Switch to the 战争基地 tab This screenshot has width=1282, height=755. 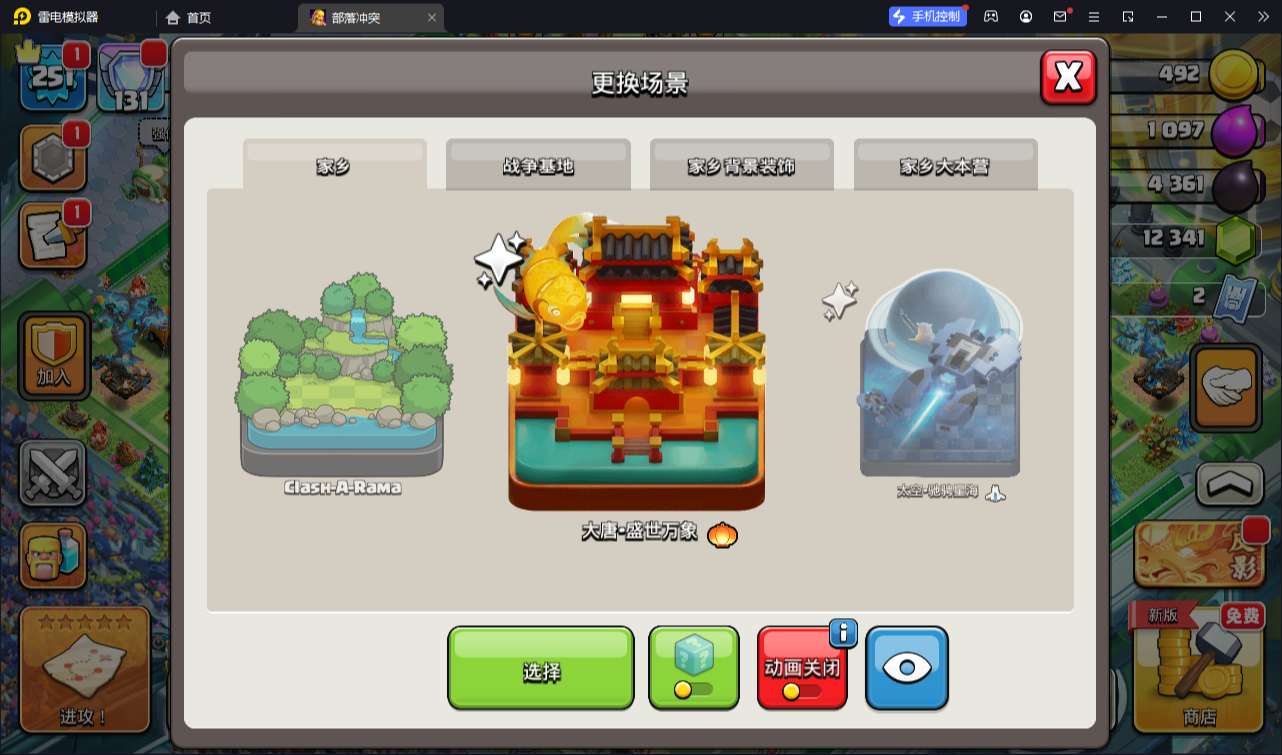[x=537, y=165]
